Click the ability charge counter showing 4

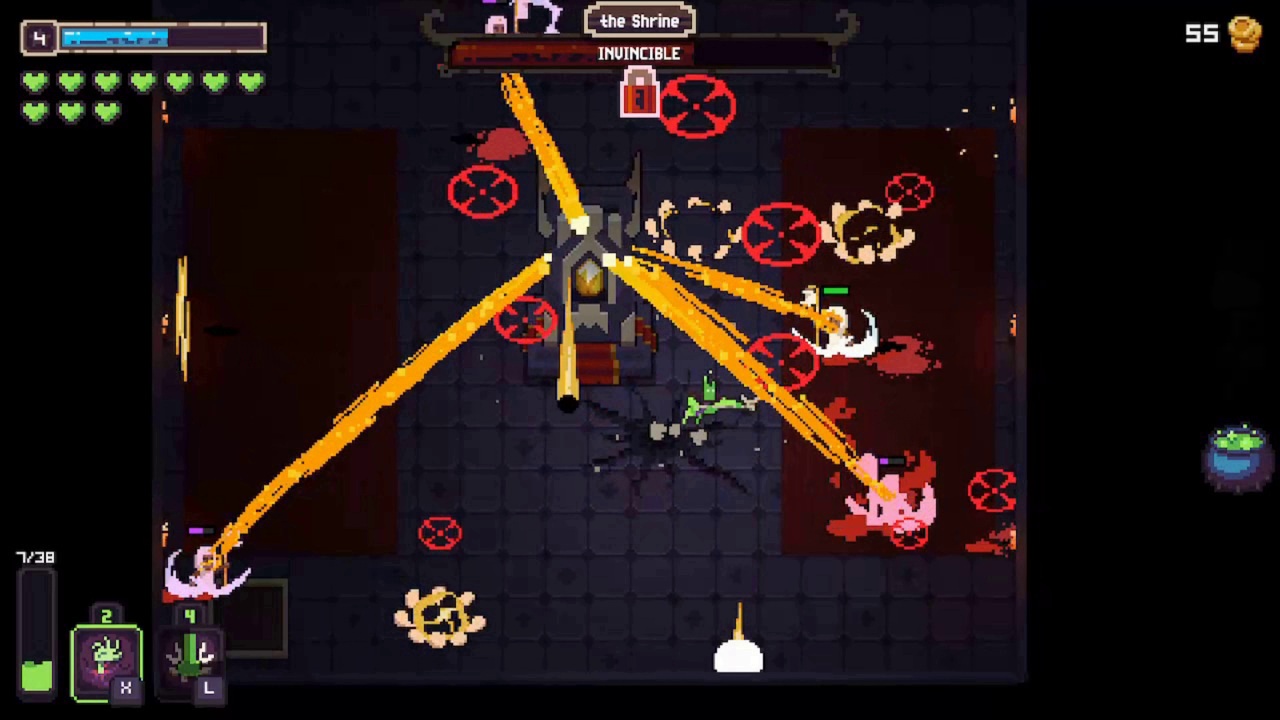pos(189,617)
